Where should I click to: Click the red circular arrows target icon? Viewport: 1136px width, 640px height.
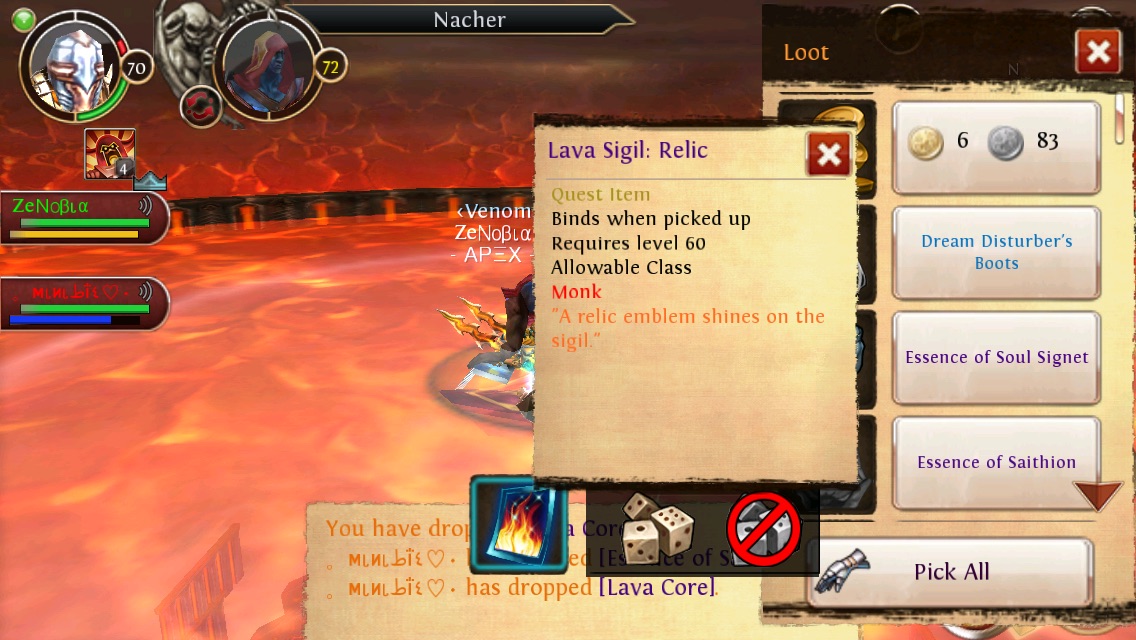click(200, 107)
